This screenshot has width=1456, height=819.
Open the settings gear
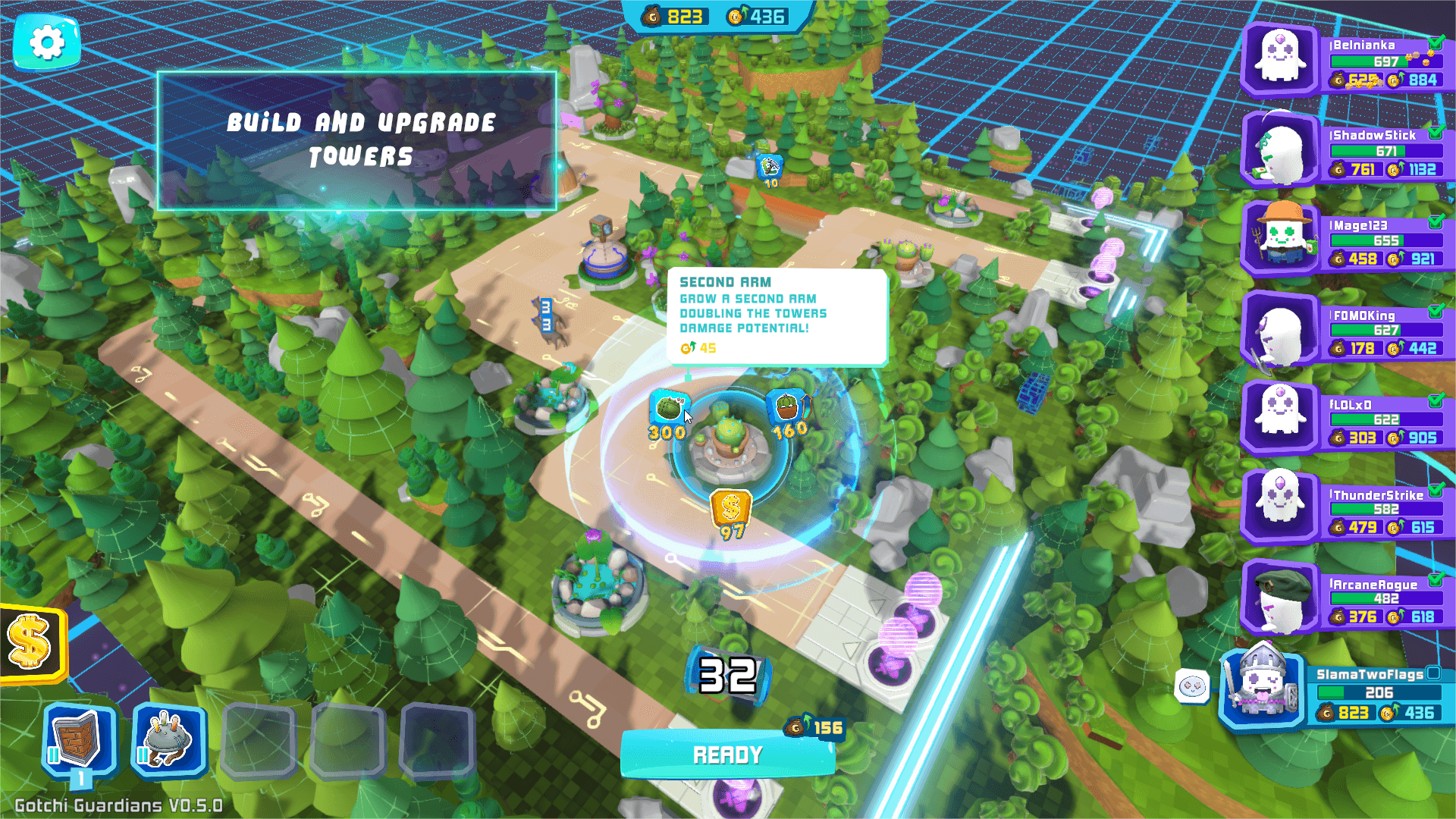[x=48, y=42]
